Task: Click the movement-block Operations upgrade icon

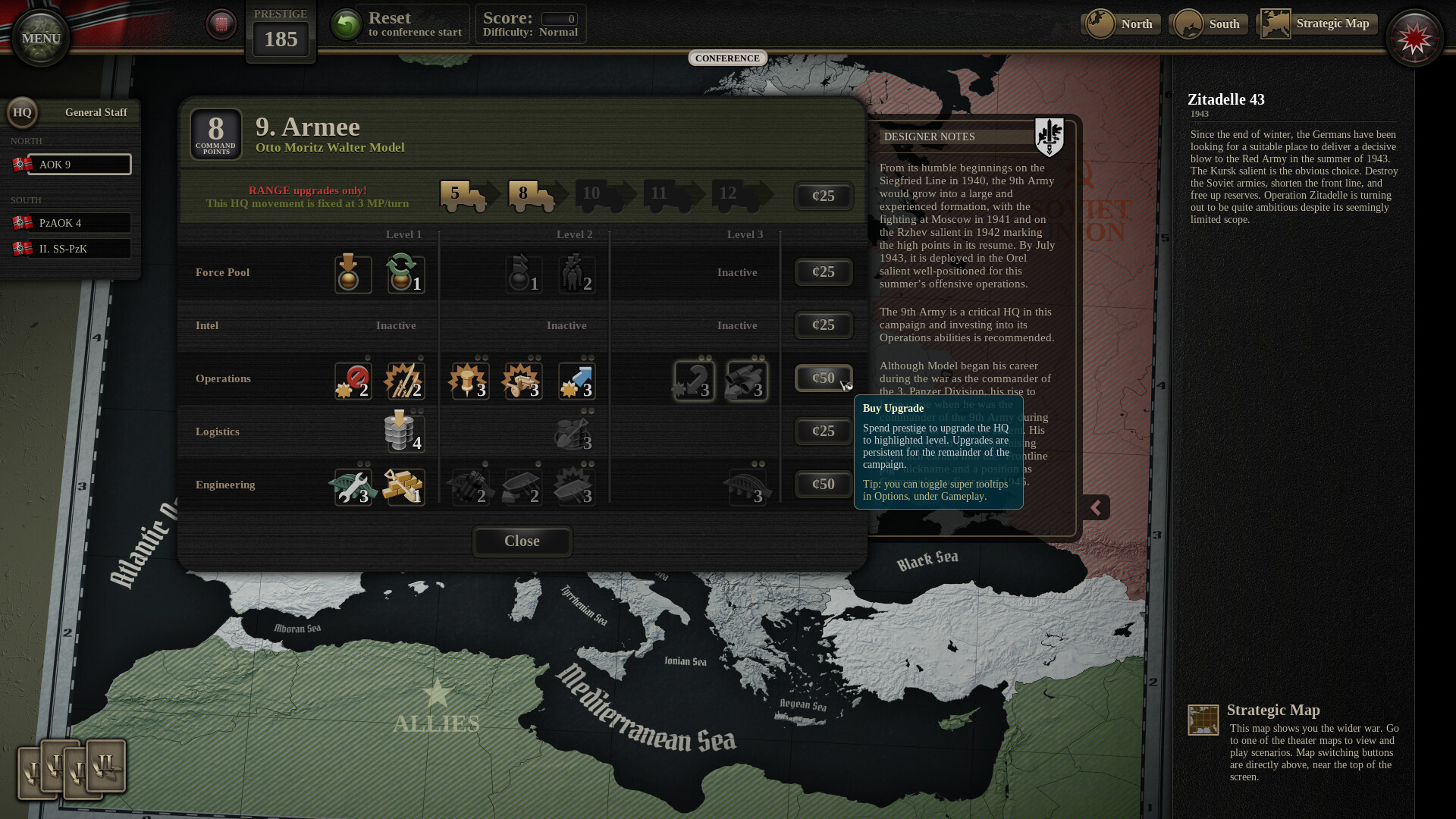Action: (x=351, y=380)
